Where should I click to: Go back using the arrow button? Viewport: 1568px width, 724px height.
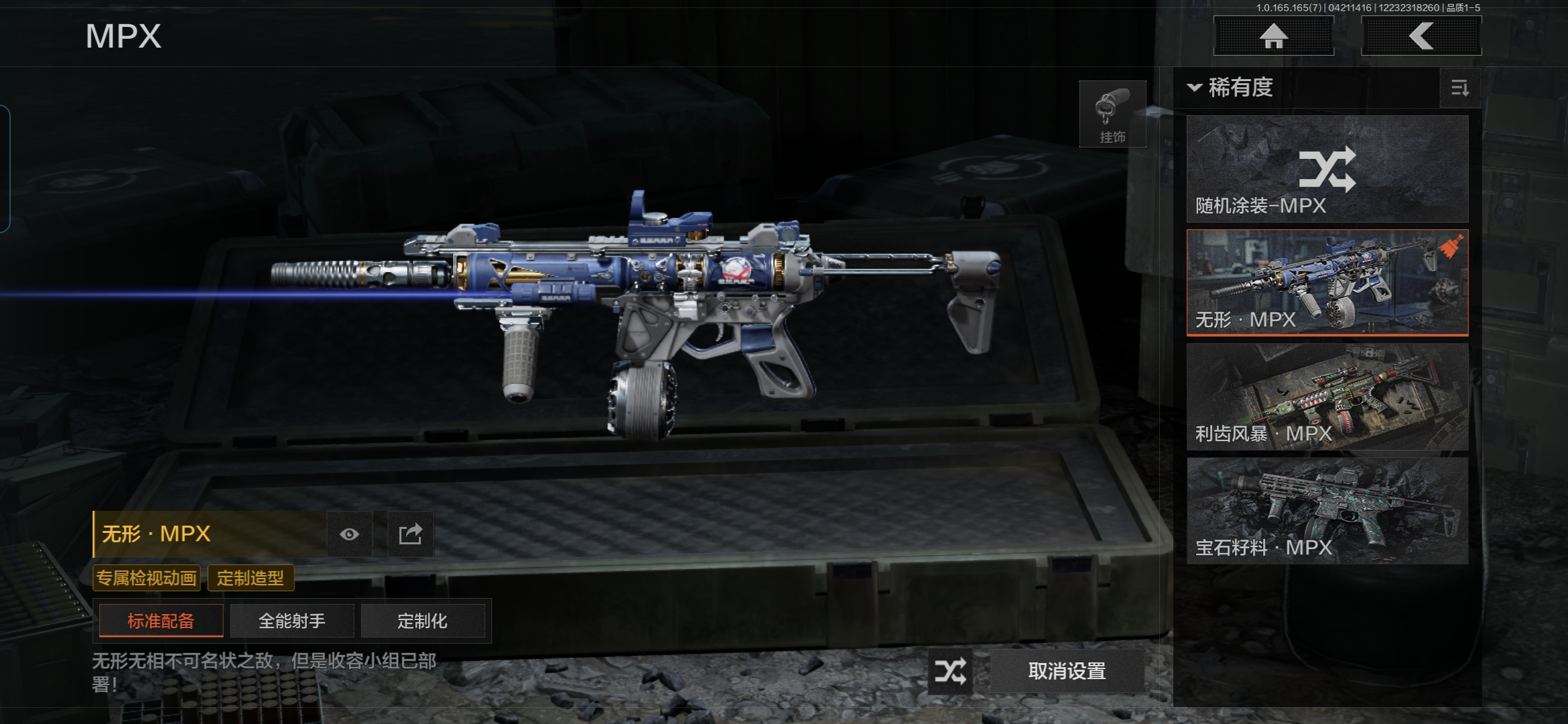coord(1421,36)
